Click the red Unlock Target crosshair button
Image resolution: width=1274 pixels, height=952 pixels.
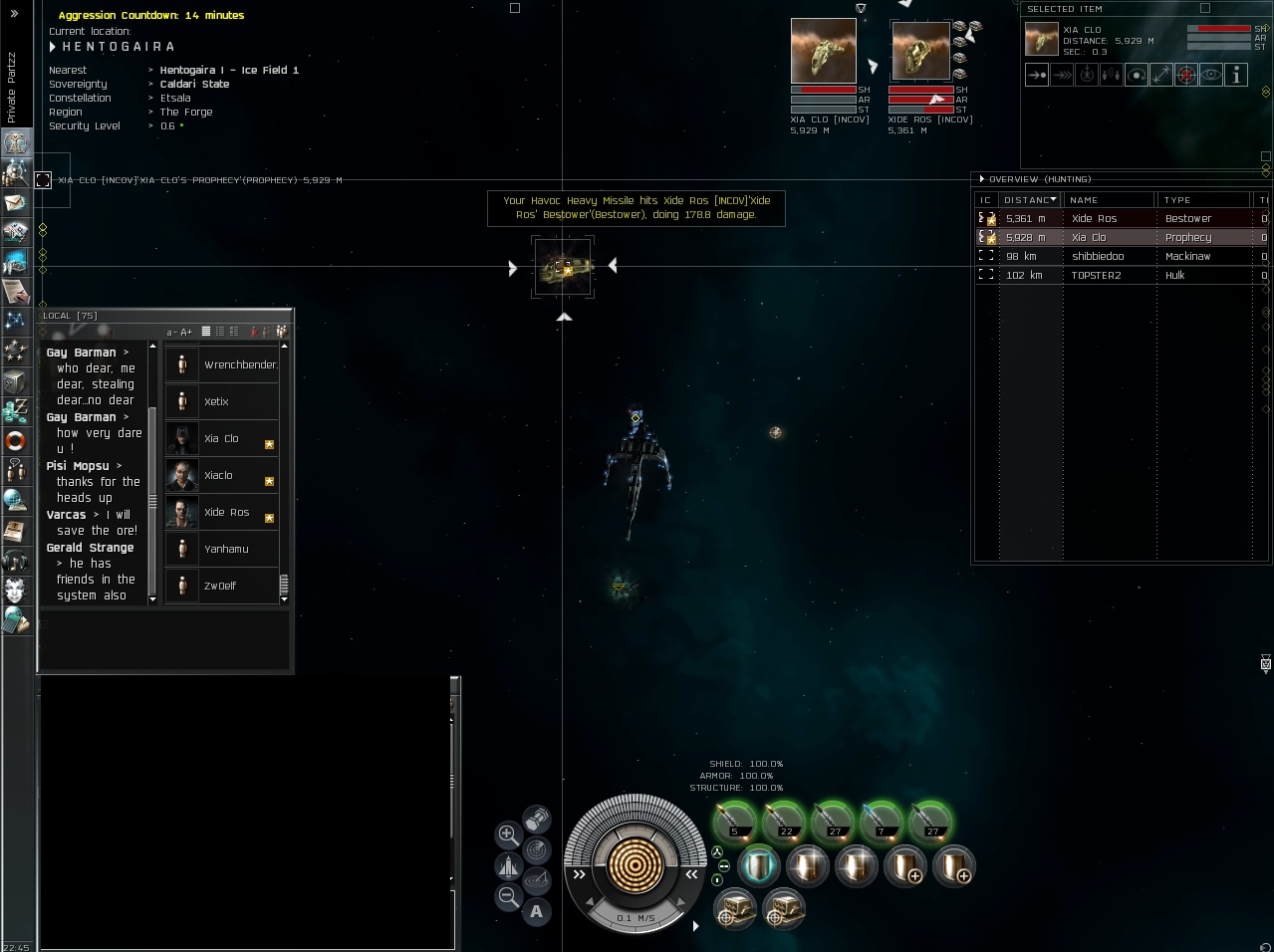coord(1185,75)
